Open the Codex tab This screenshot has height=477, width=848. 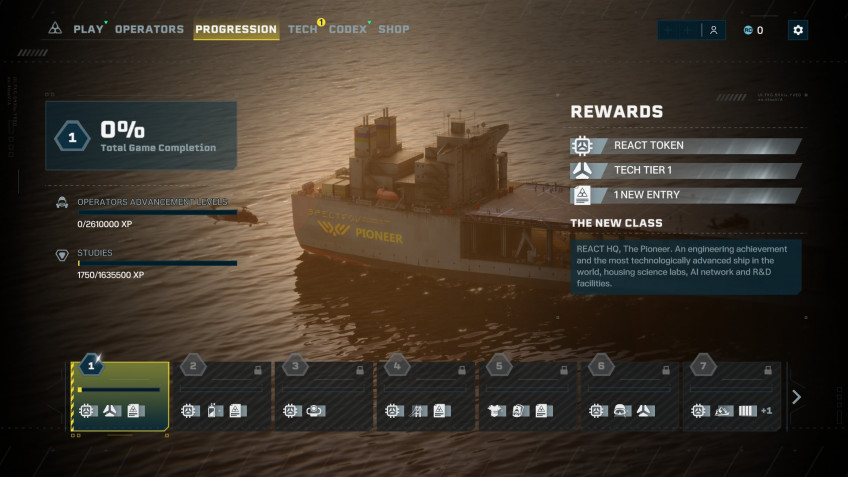point(348,29)
